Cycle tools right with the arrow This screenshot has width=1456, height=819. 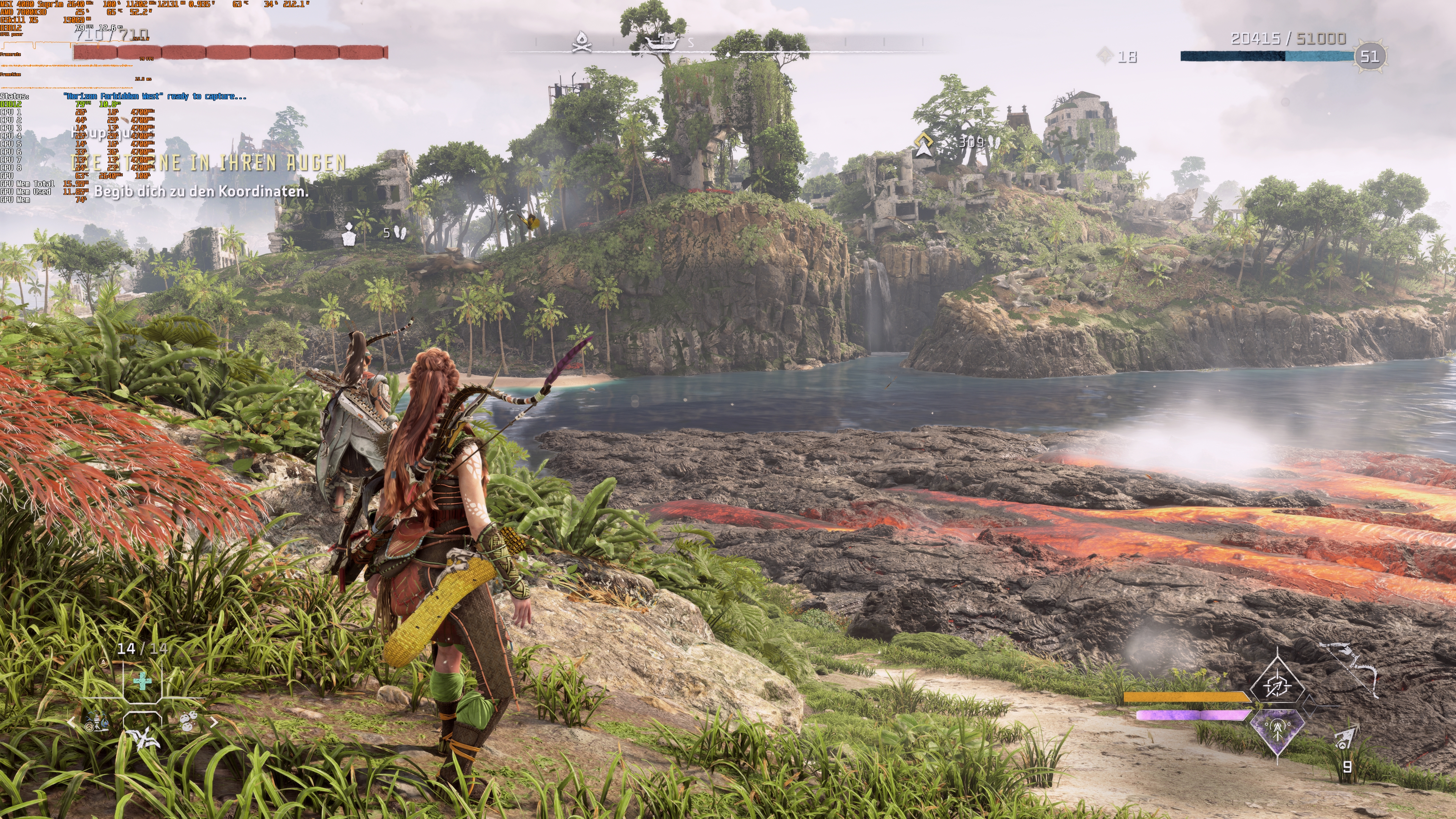(214, 722)
